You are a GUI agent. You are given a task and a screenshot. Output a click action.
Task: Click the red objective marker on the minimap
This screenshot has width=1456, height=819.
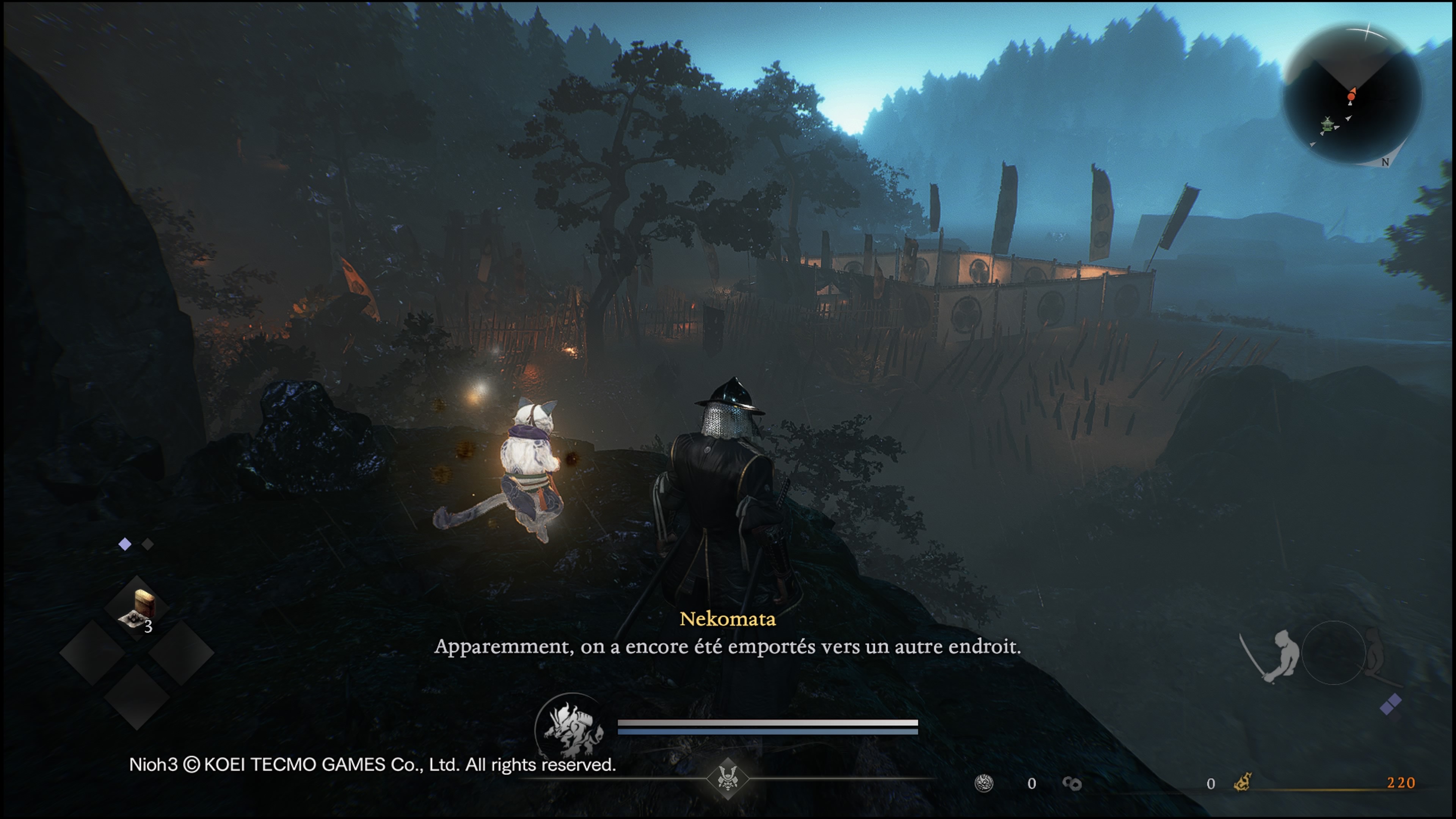click(1351, 97)
